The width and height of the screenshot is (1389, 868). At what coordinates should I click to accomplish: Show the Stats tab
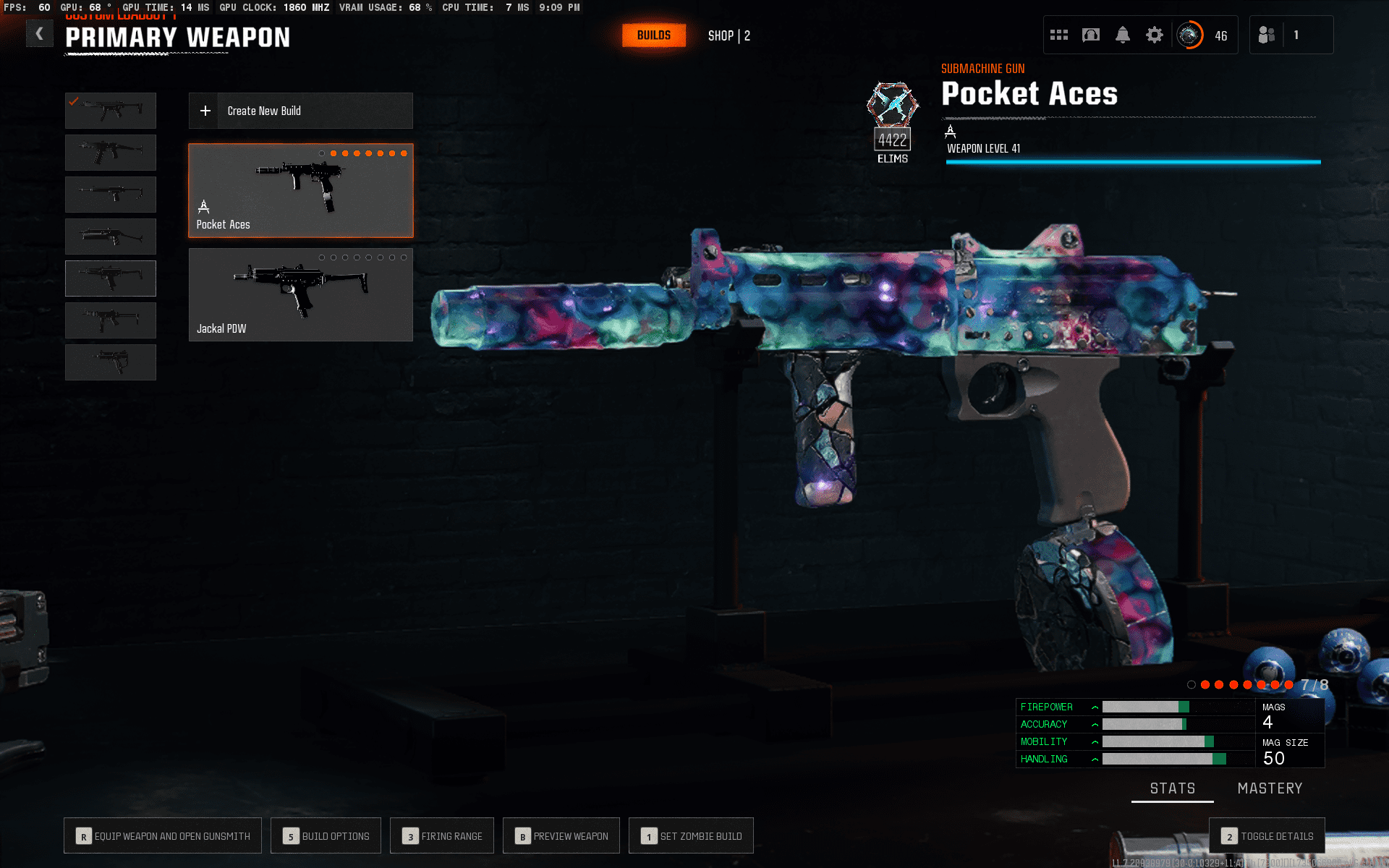1173,788
